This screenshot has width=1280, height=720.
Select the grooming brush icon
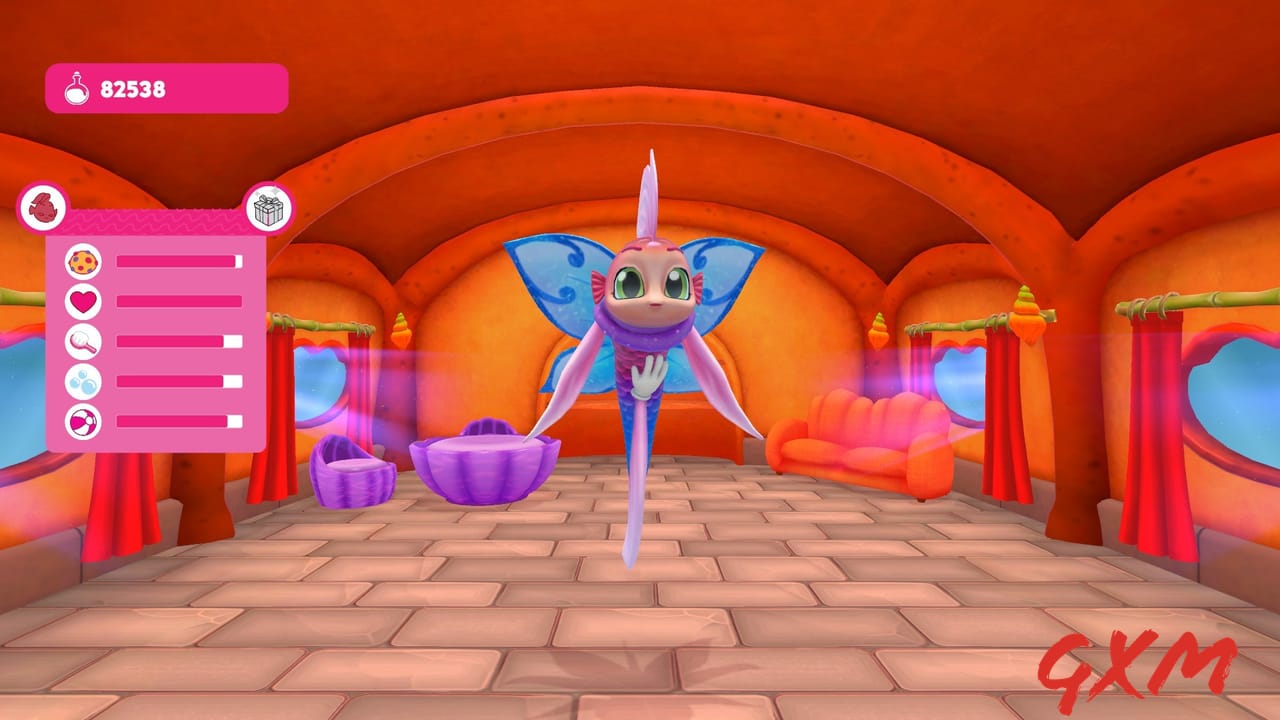click(x=85, y=339)
